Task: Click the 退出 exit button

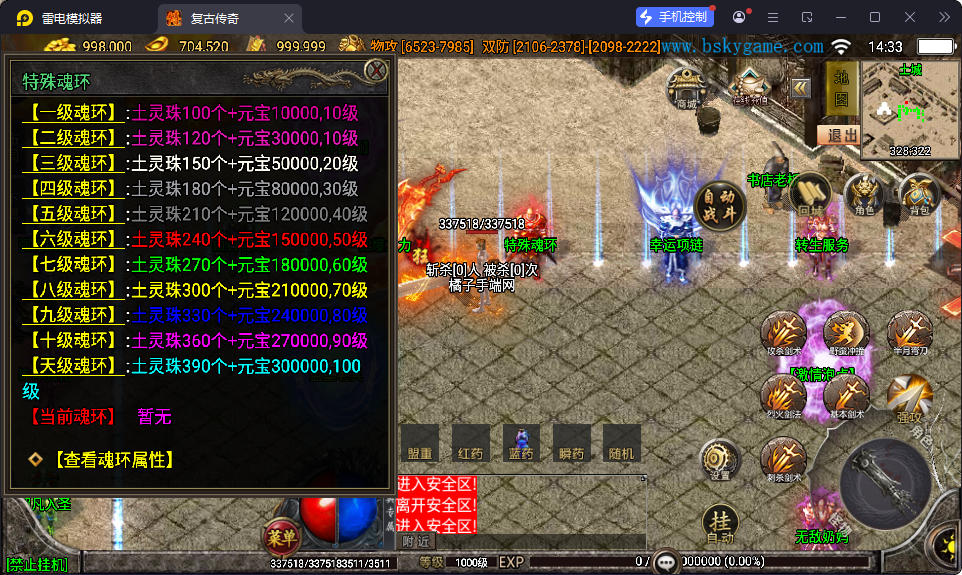Action: pyautogui.click(x=838, y=135)
